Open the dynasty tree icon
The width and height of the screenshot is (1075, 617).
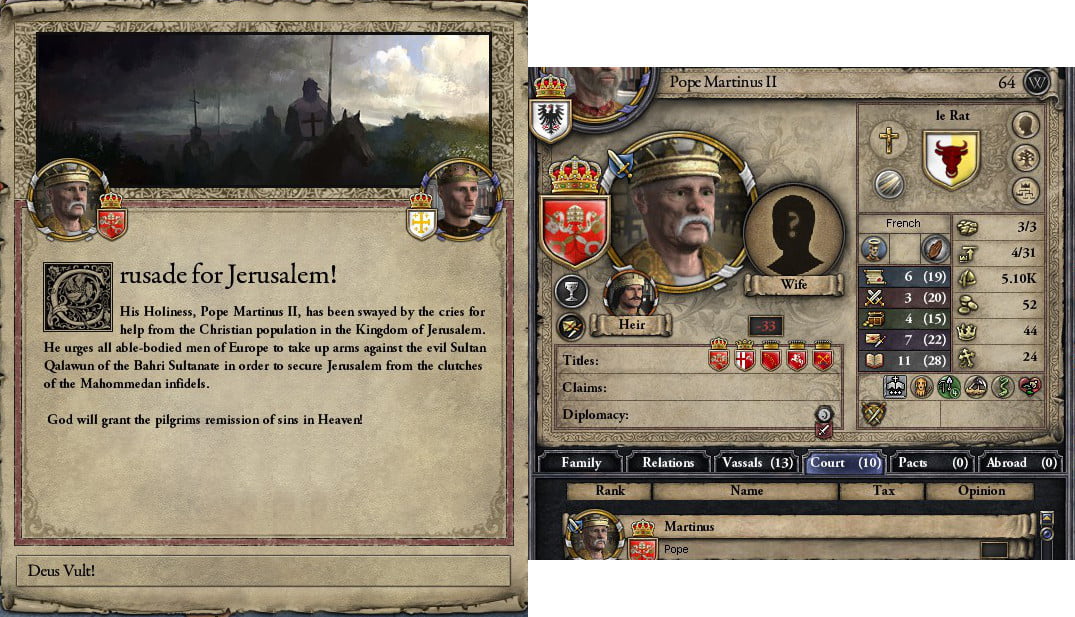coord(1026,157)
